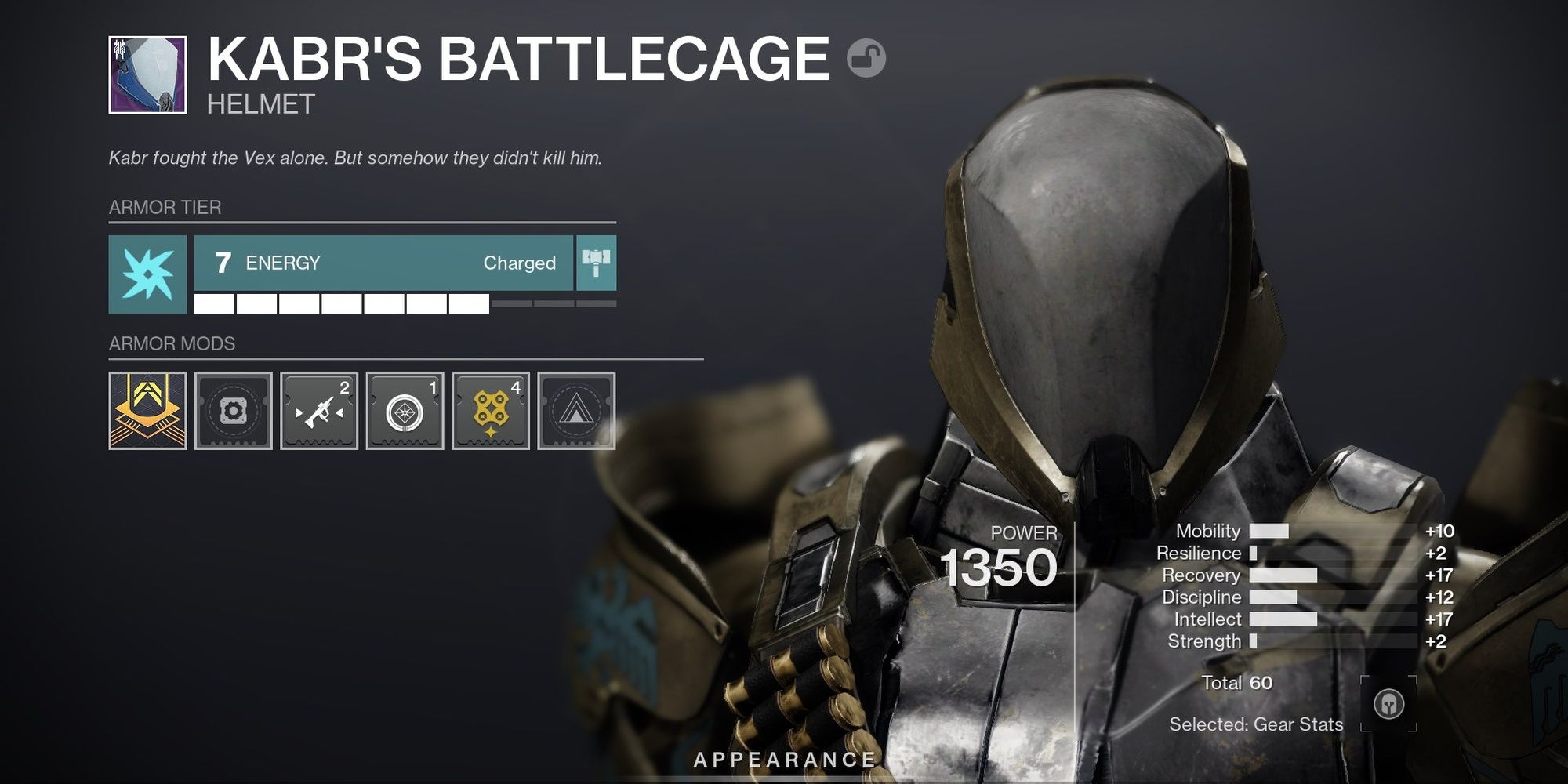Select the hammer upgrade icon beside energy bar
The height and width of the screenshot is (784, 1568).
coord(597,263)
